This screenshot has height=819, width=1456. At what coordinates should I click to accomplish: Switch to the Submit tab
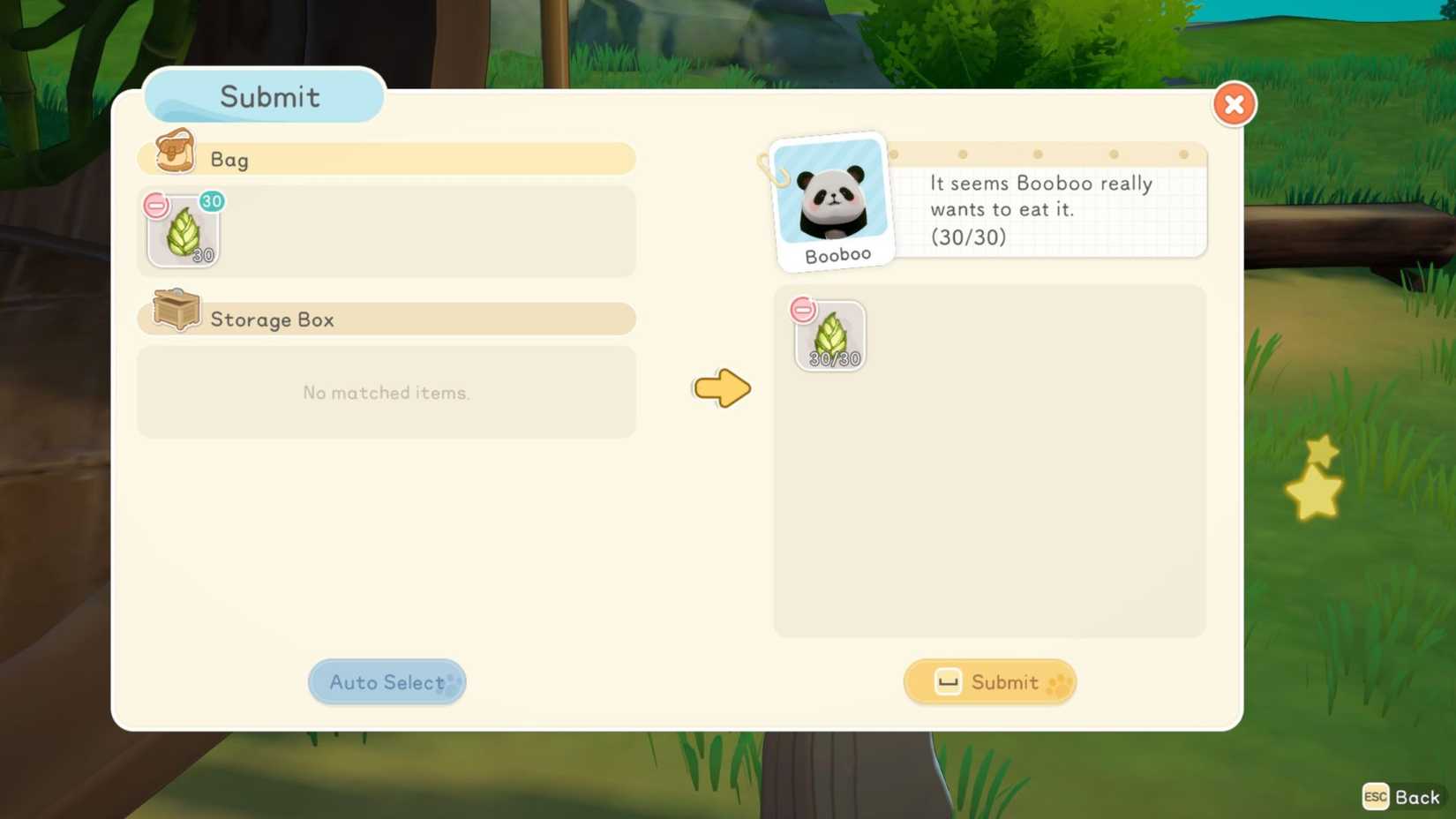click(263, 96)
